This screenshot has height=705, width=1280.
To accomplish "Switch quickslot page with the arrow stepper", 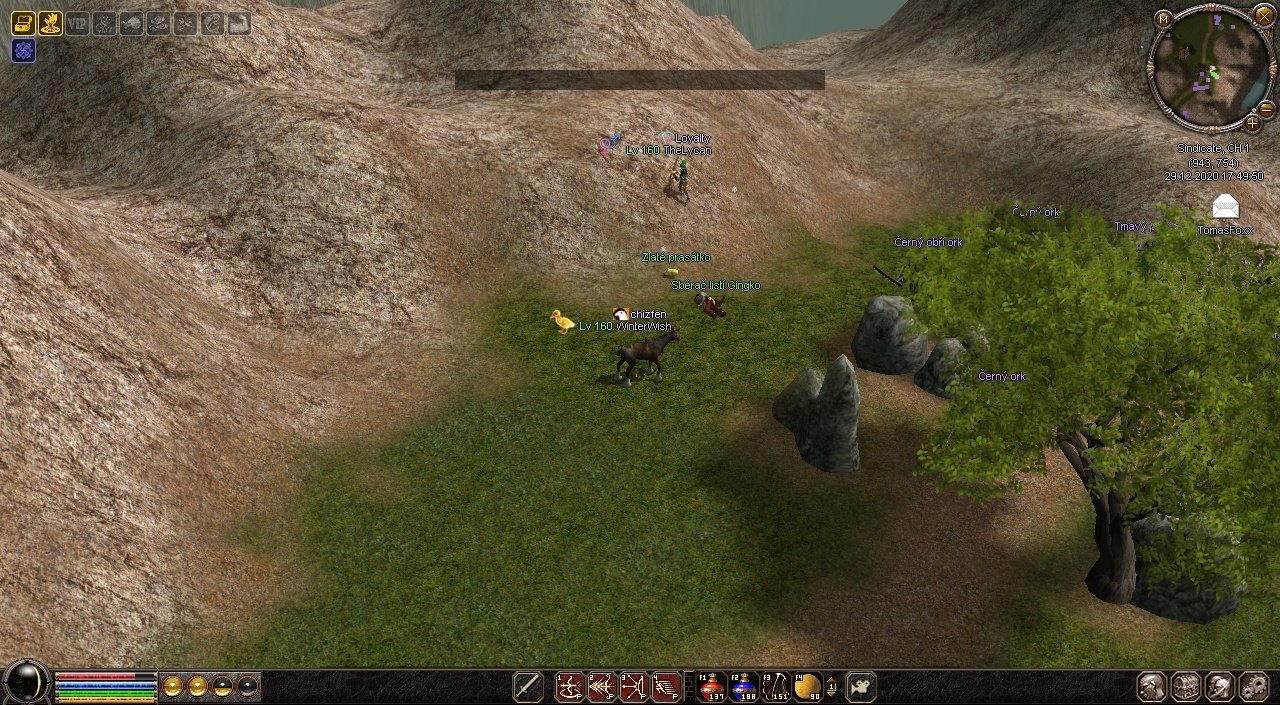I will pyautogui.click(x=832, y=686).
